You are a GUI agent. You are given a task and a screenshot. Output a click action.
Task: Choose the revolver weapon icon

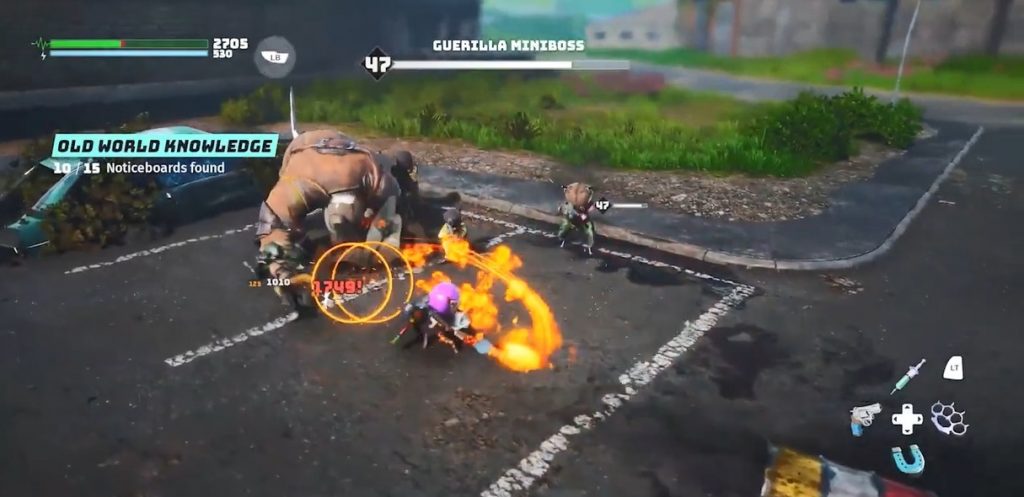[x=865, y=417]
